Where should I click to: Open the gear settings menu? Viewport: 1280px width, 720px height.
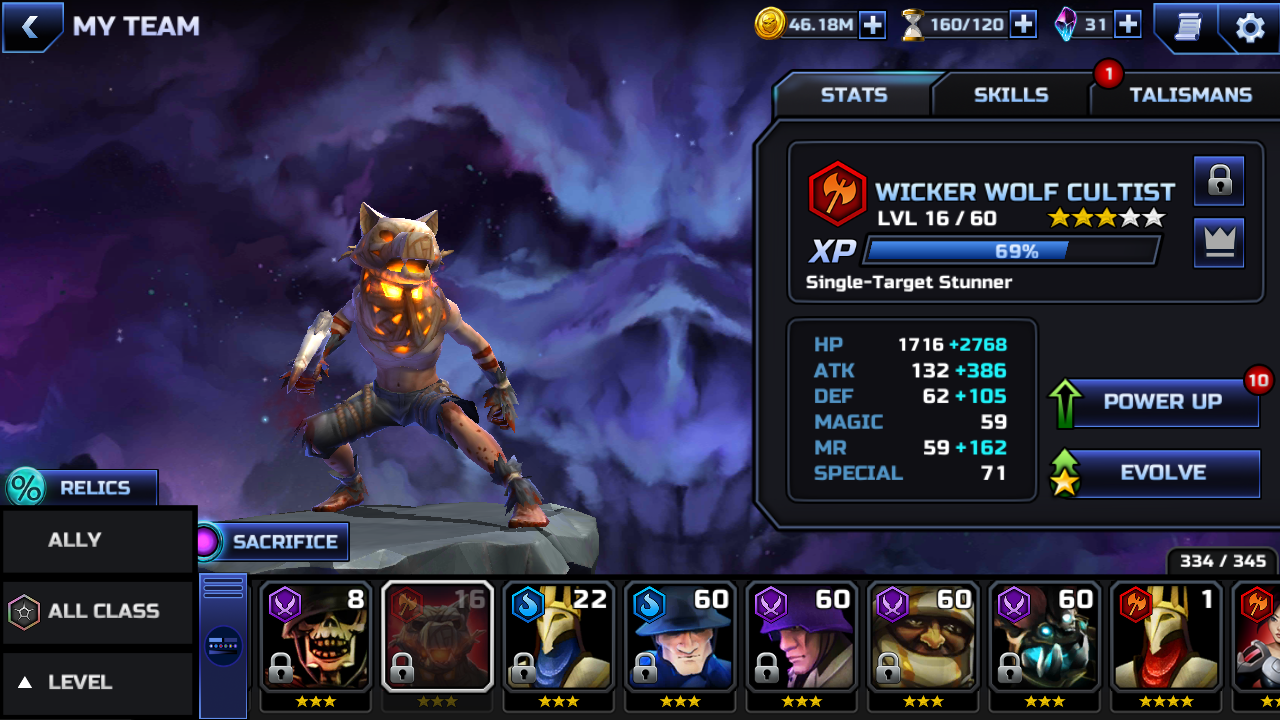point(1250,27)
